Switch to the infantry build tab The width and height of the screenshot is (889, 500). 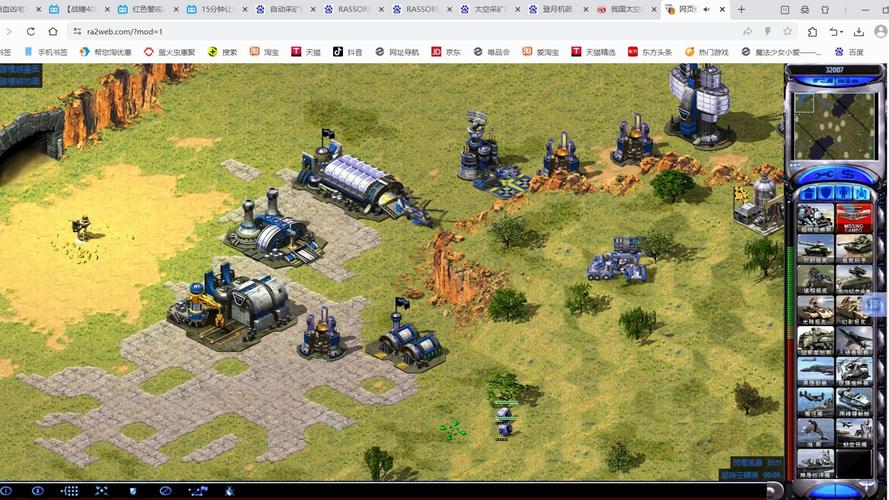pyautogui.click(x=843, y=193)
